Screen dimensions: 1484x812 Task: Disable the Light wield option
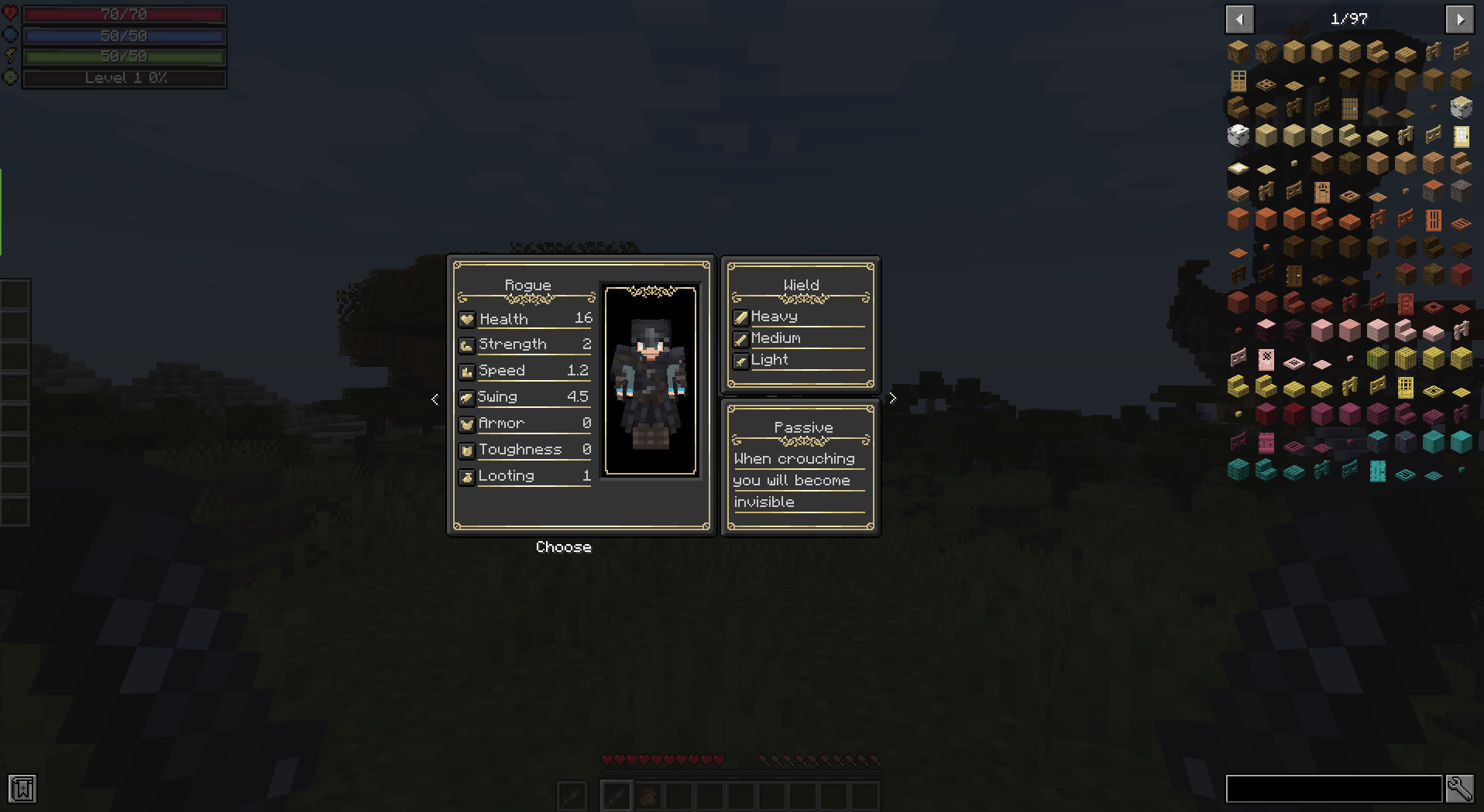741,360
